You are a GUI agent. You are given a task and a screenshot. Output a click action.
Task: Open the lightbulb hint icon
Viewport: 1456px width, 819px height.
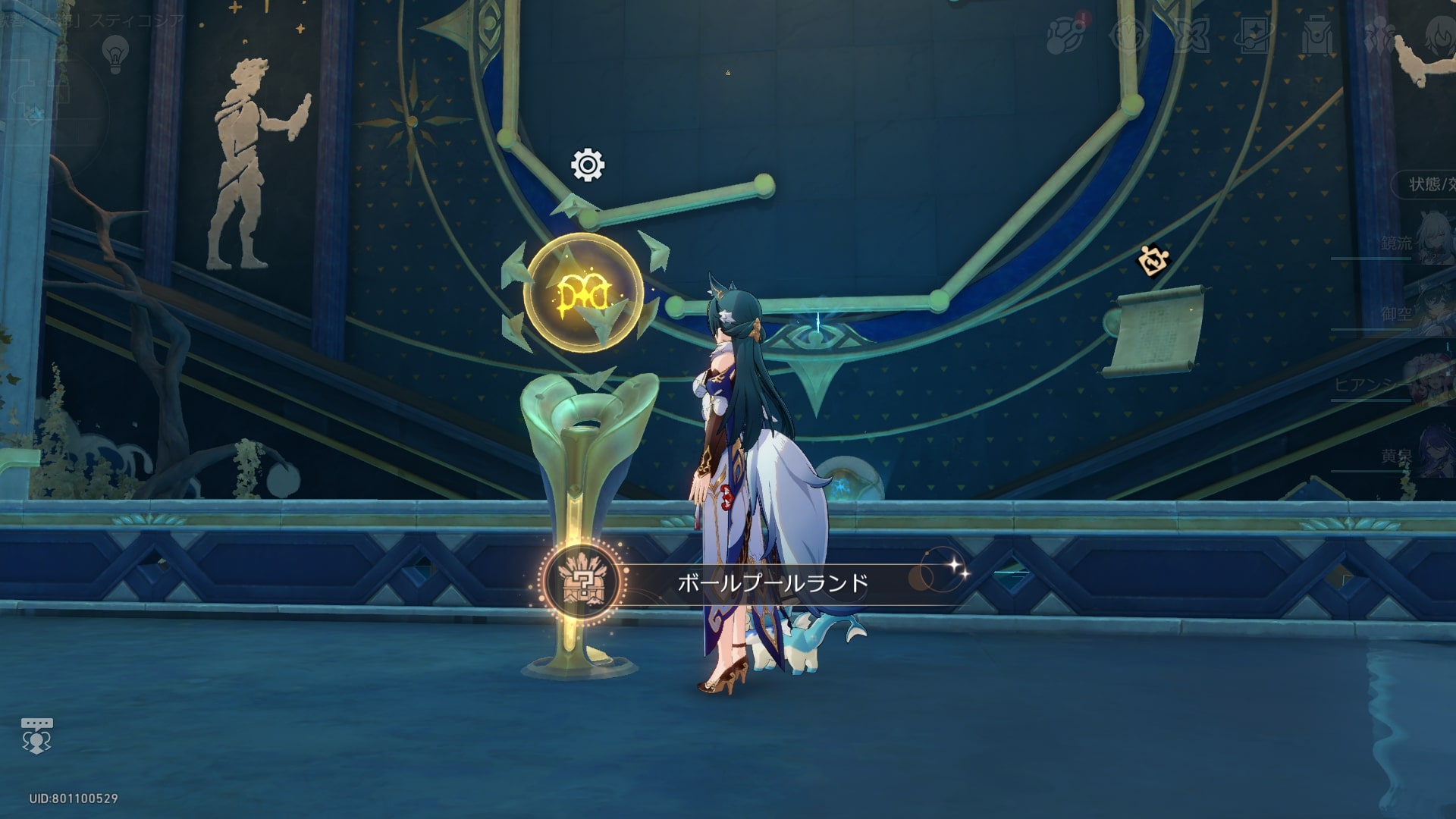pyautogui.click(x=115, y=54)
